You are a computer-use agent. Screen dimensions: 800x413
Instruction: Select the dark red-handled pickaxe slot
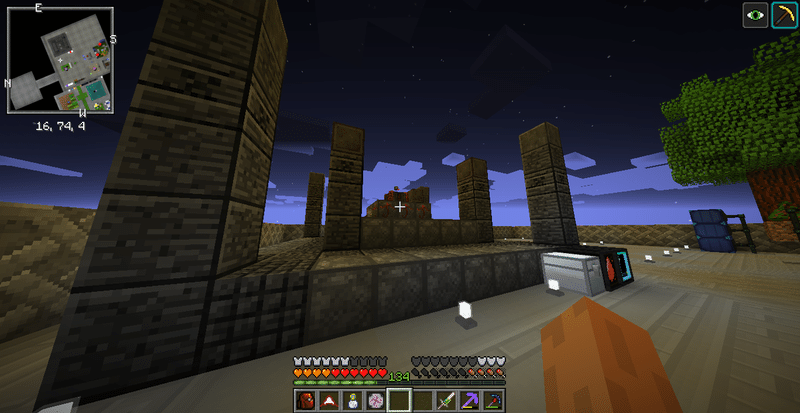pos(492,401)
